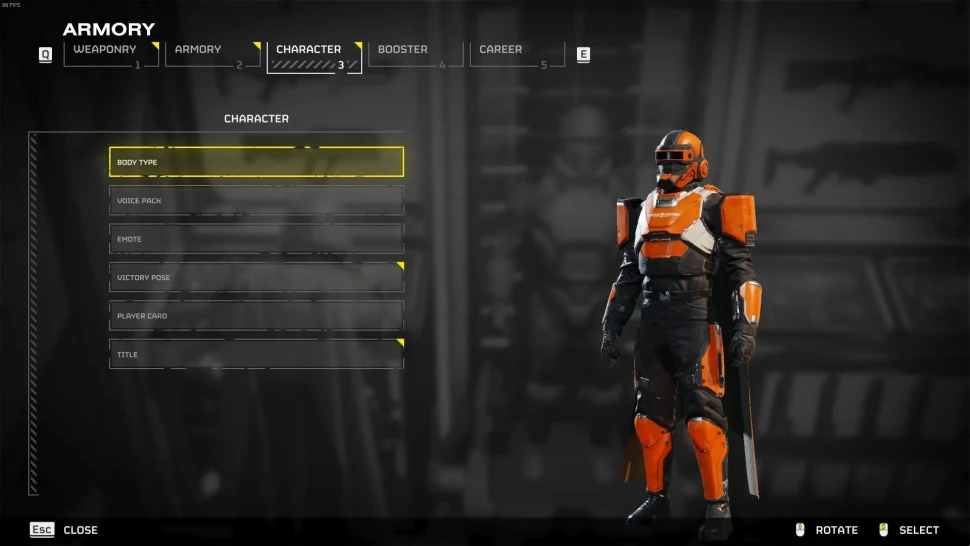Open the Title option
The height and width of the screenshot is (546, 970).
coord(256,354)
